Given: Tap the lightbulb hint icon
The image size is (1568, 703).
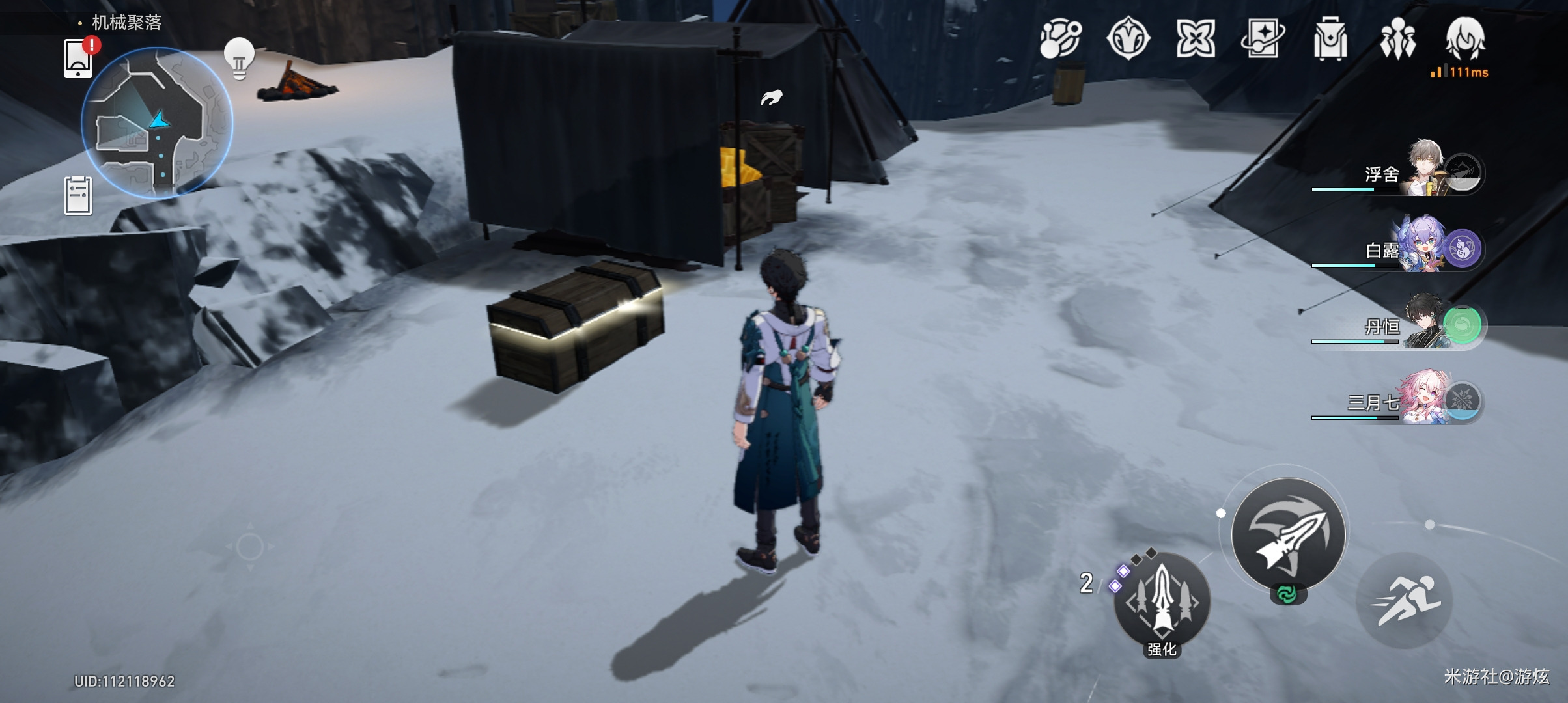Looking at the screenshot, I should pos(239,59).
